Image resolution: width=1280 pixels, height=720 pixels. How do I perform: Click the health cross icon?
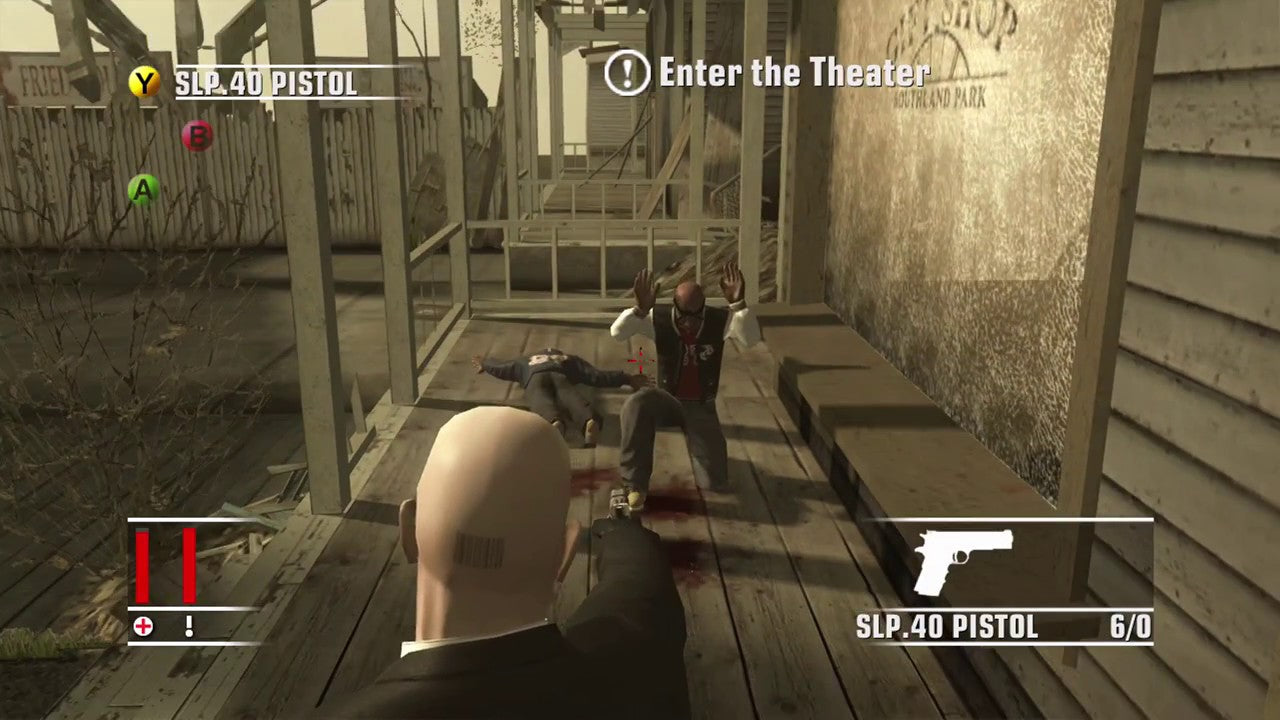[142, 627]
